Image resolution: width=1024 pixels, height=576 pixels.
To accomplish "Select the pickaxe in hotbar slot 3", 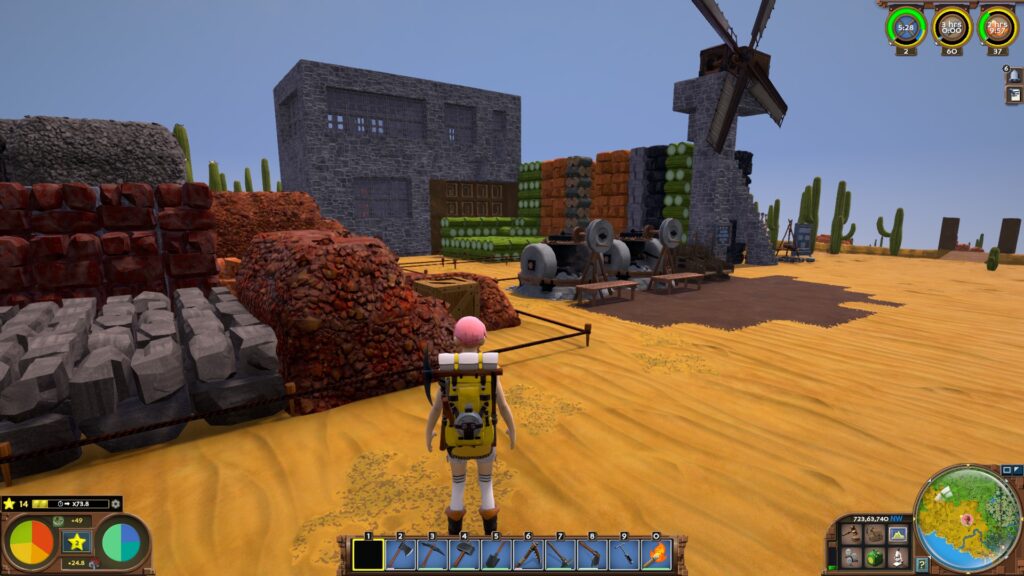I will (x=432, y=554).
